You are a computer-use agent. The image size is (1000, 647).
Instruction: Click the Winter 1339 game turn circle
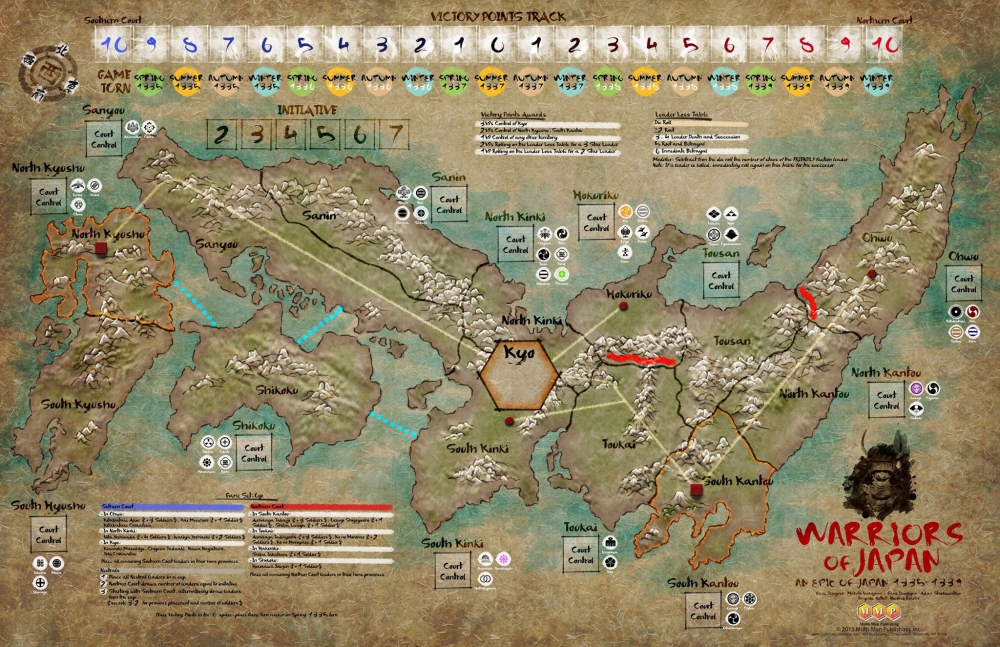tap(876, 79)
